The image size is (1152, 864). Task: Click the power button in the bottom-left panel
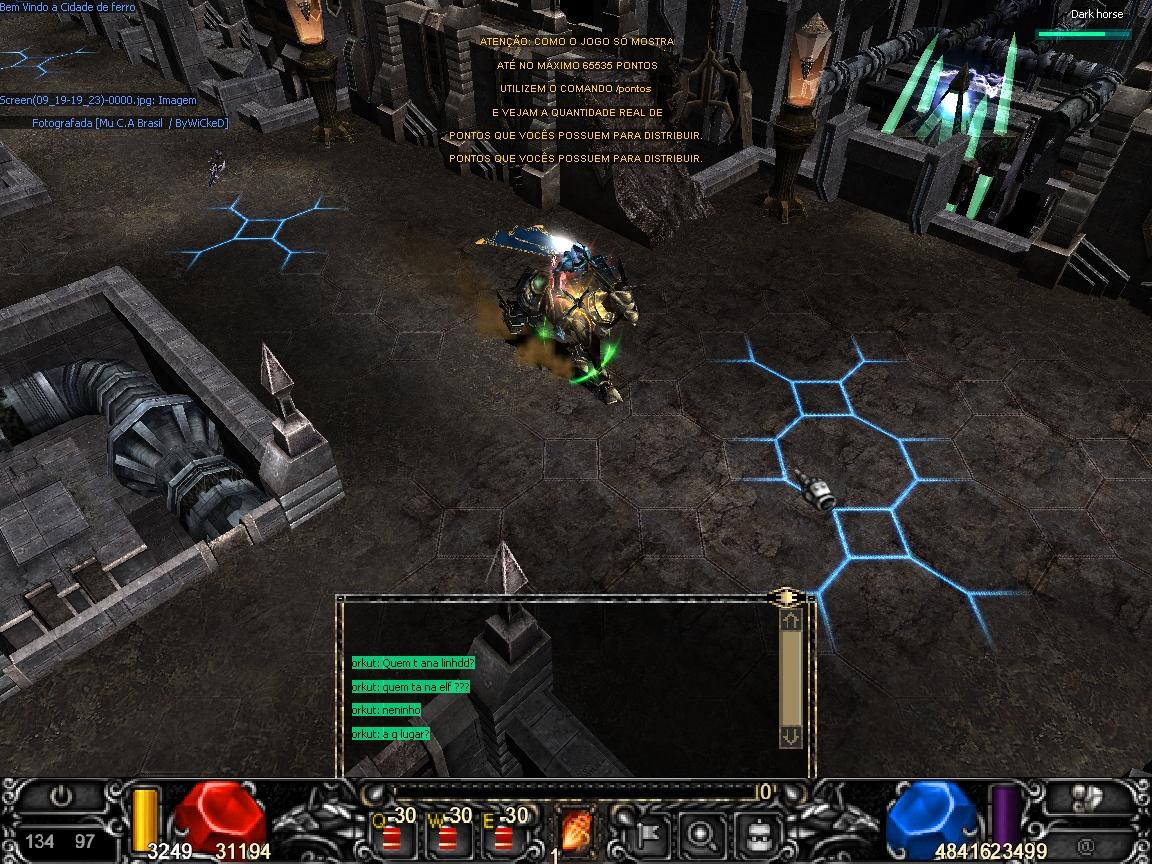[62, 797]
